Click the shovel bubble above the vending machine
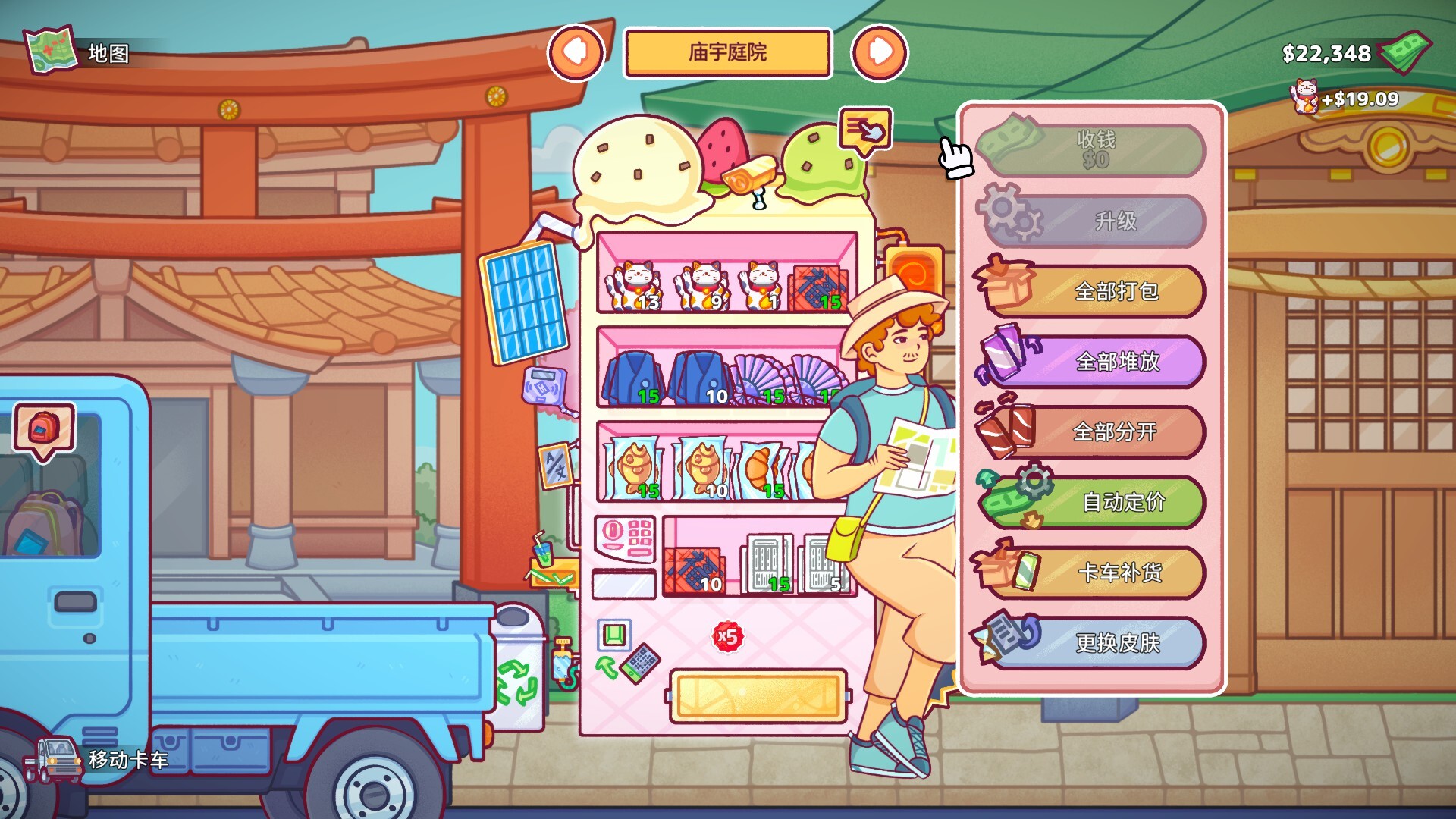Viewport: 1456px width, 819px height. tap(866, 129)
